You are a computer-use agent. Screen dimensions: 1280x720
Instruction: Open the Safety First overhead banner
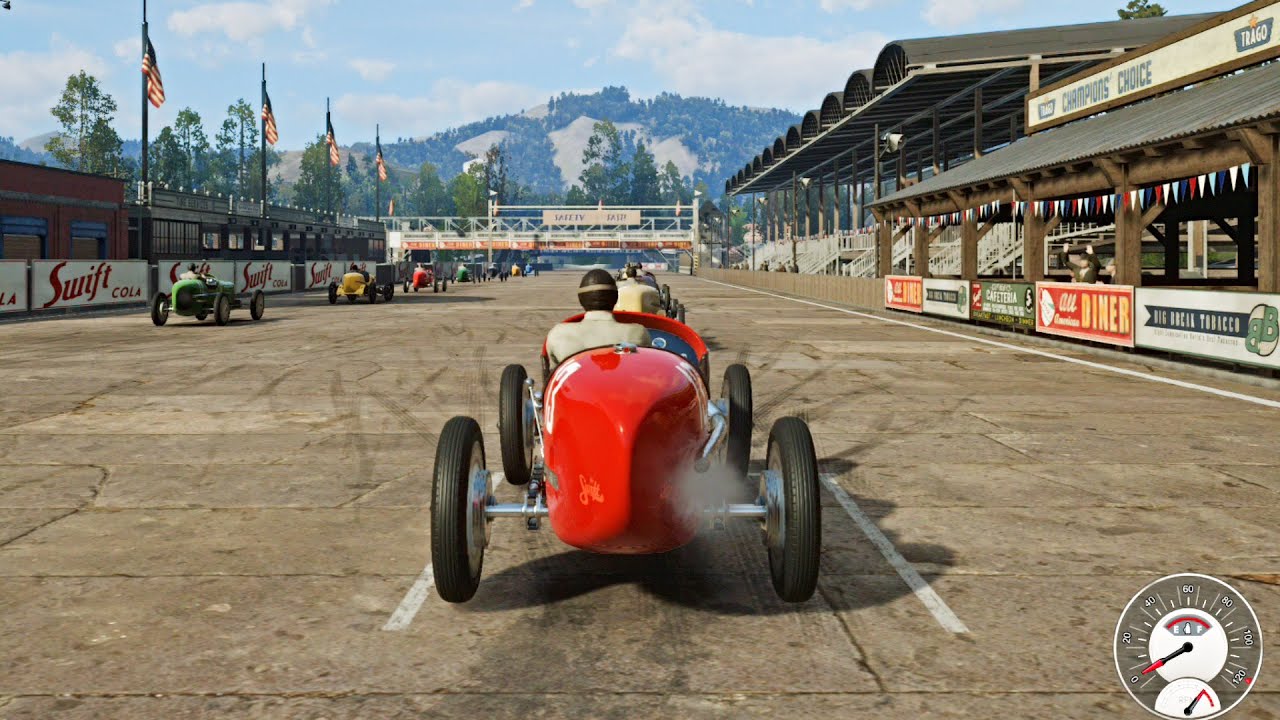coord(595,215)
